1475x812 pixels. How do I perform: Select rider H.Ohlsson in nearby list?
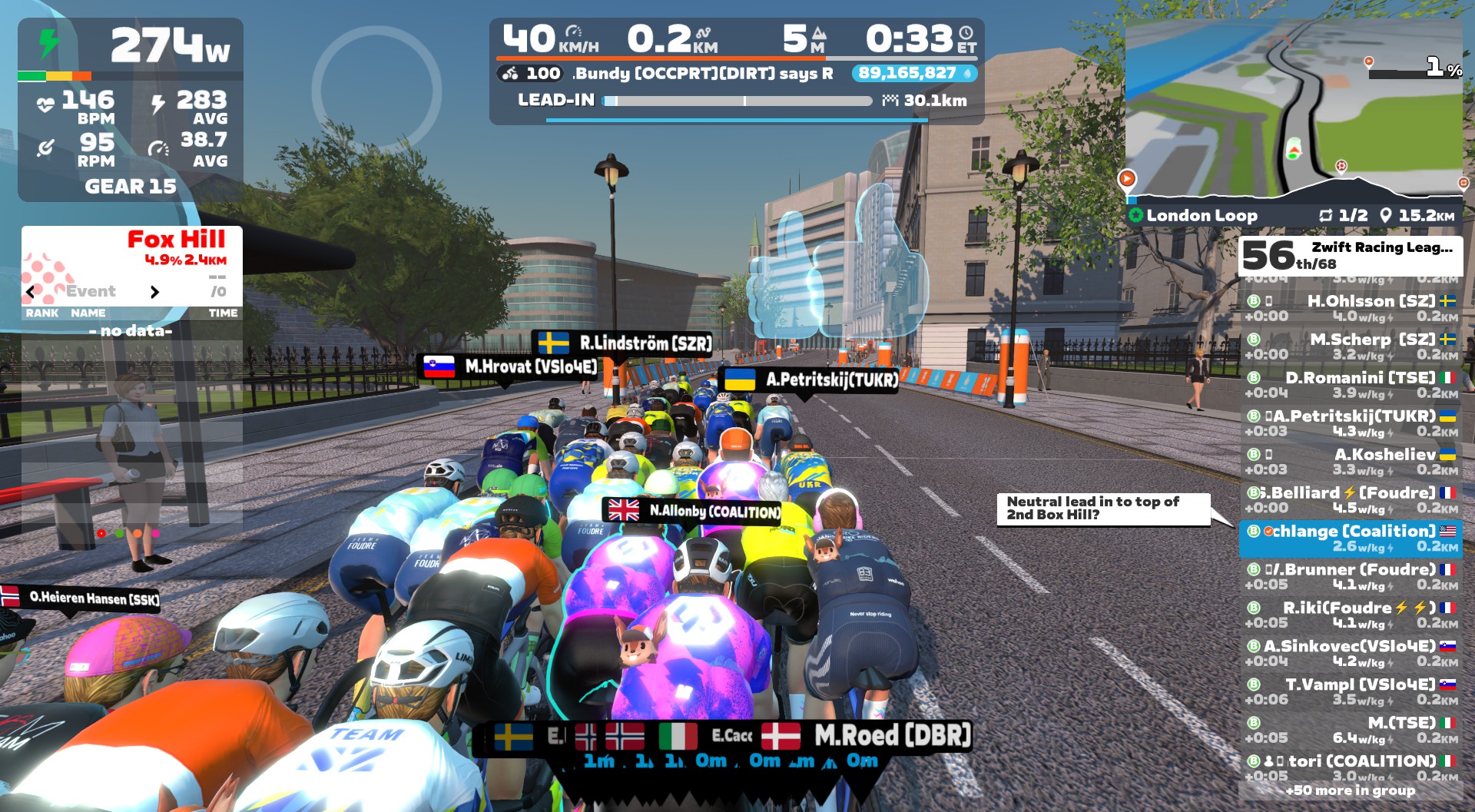pyautogui.click(x=1351, y=308)
